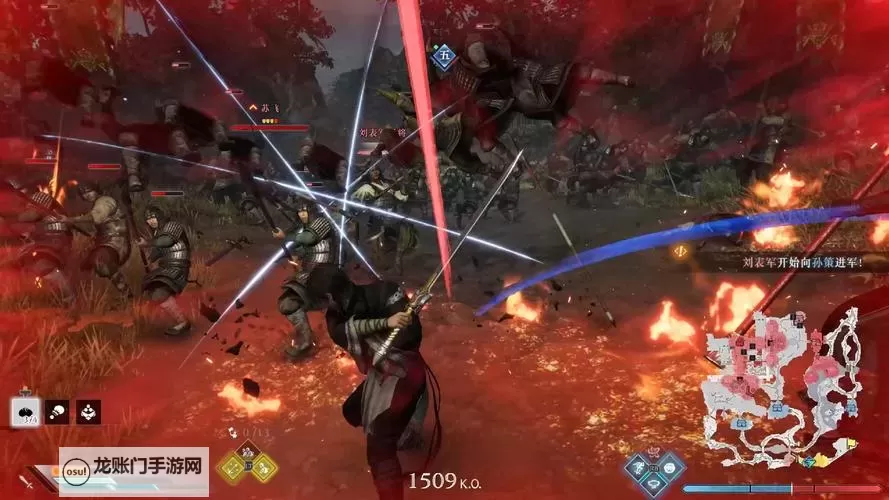Select the meat bun item slot
This screenshot has width=889, height=500.
[x=25, y=411]
